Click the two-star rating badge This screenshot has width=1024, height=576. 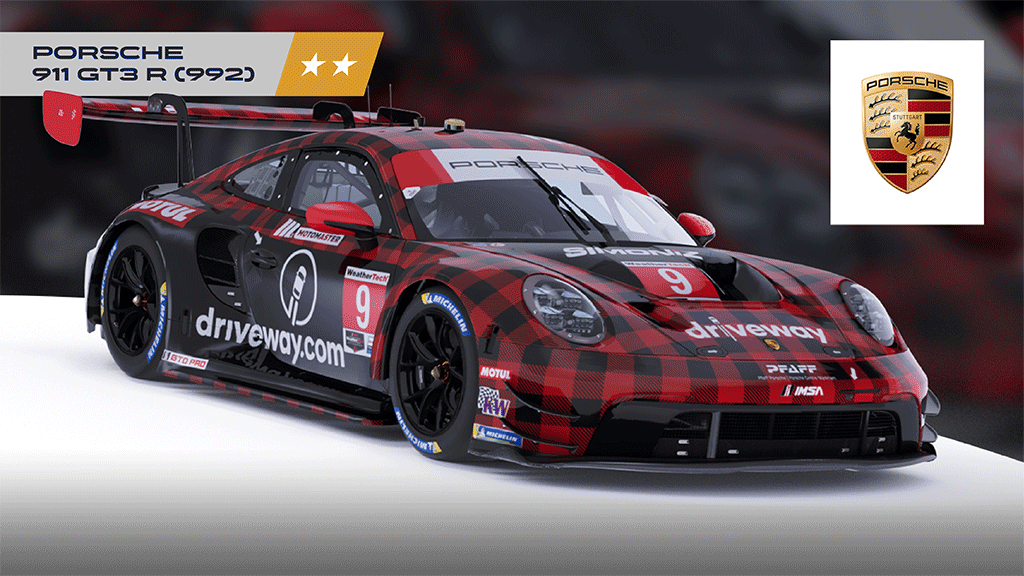pos(330,65)
